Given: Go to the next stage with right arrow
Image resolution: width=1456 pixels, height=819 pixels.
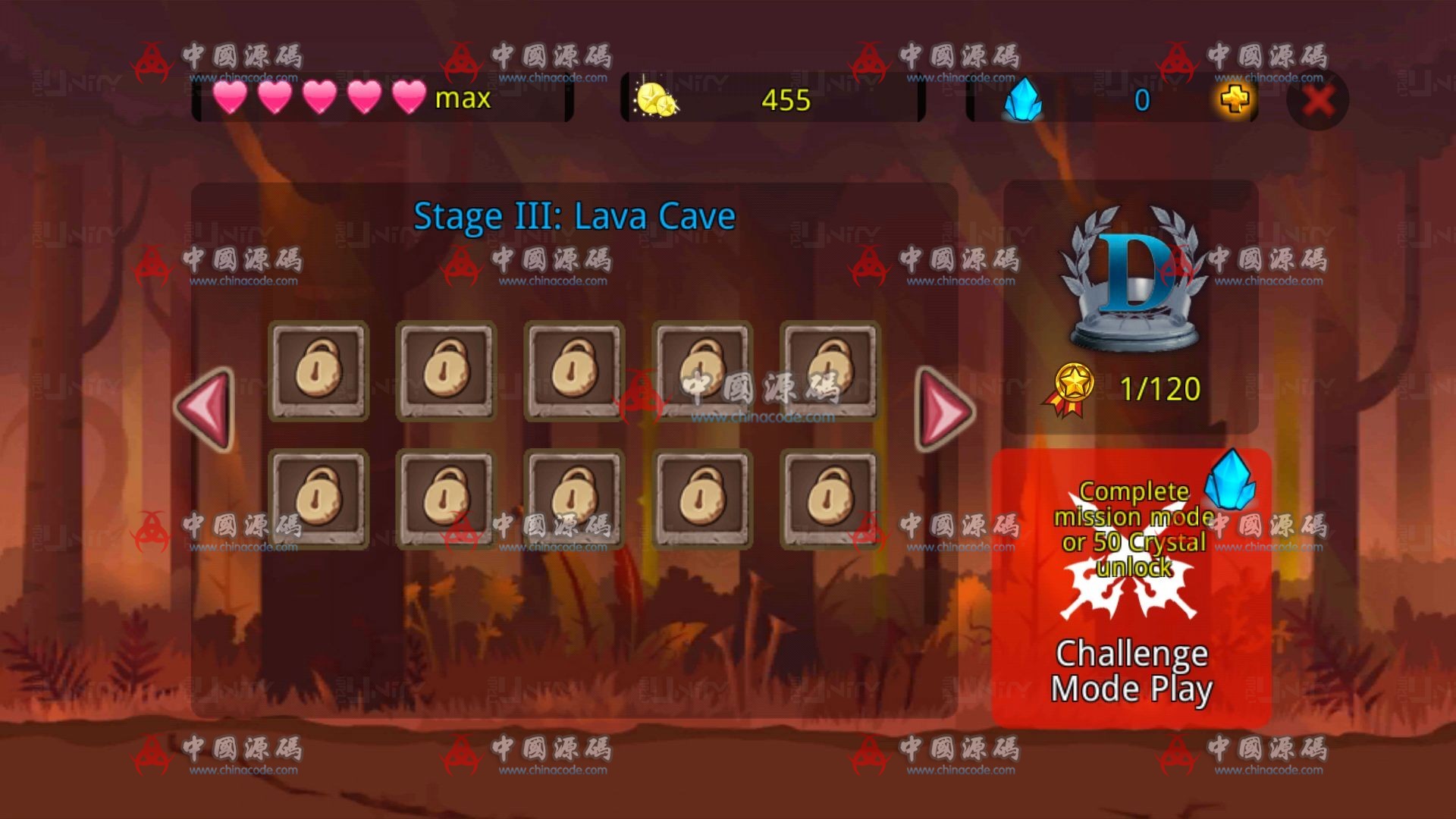Looking at the screenshot, I should tap(945, 409).
